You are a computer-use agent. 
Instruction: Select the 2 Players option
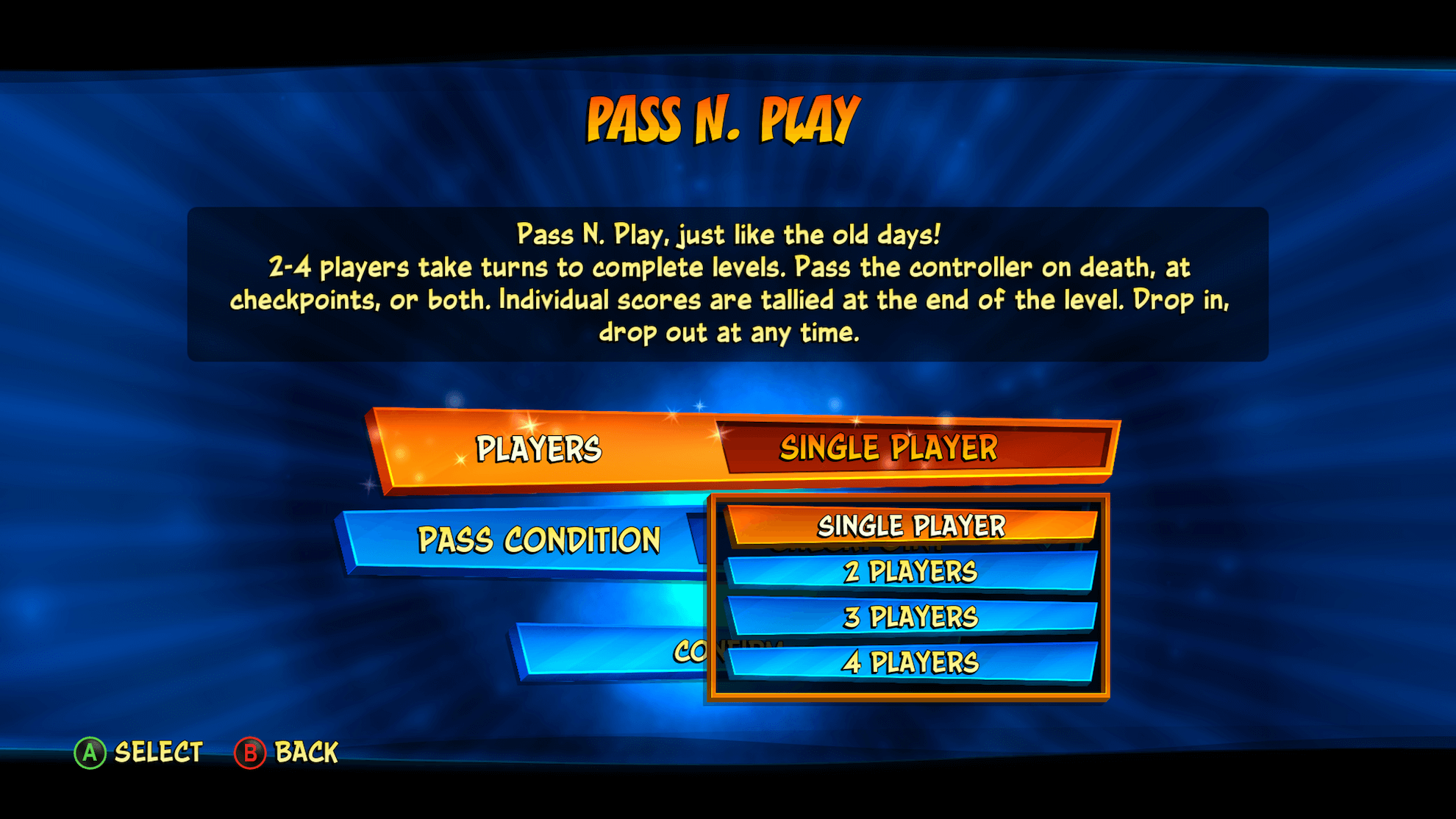tap(910, 572)
